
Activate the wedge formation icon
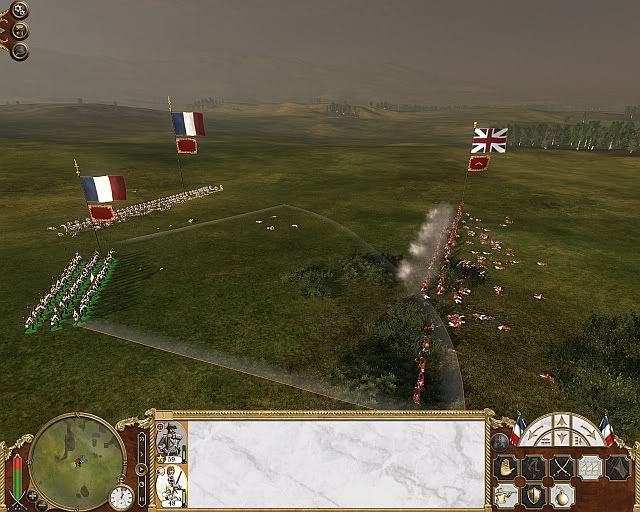617,468
